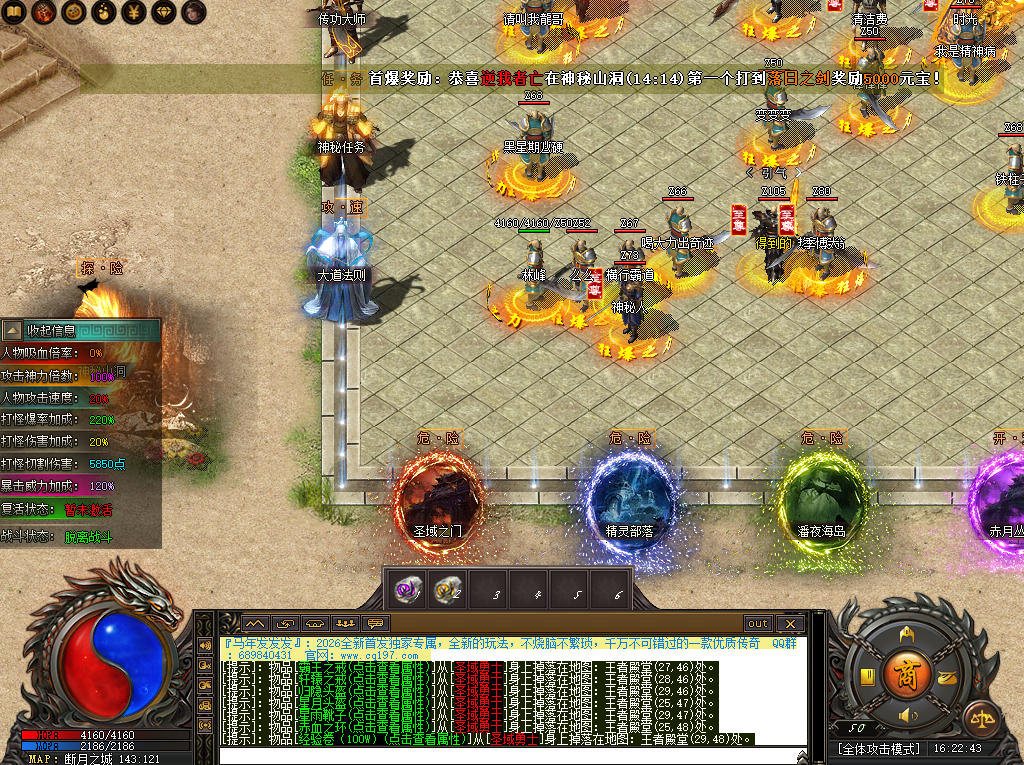Image resolution: width=1024 pixels, height=765 pixels.
Task: Open the speech bubble chat tab
Action: (x=375, y=623)
